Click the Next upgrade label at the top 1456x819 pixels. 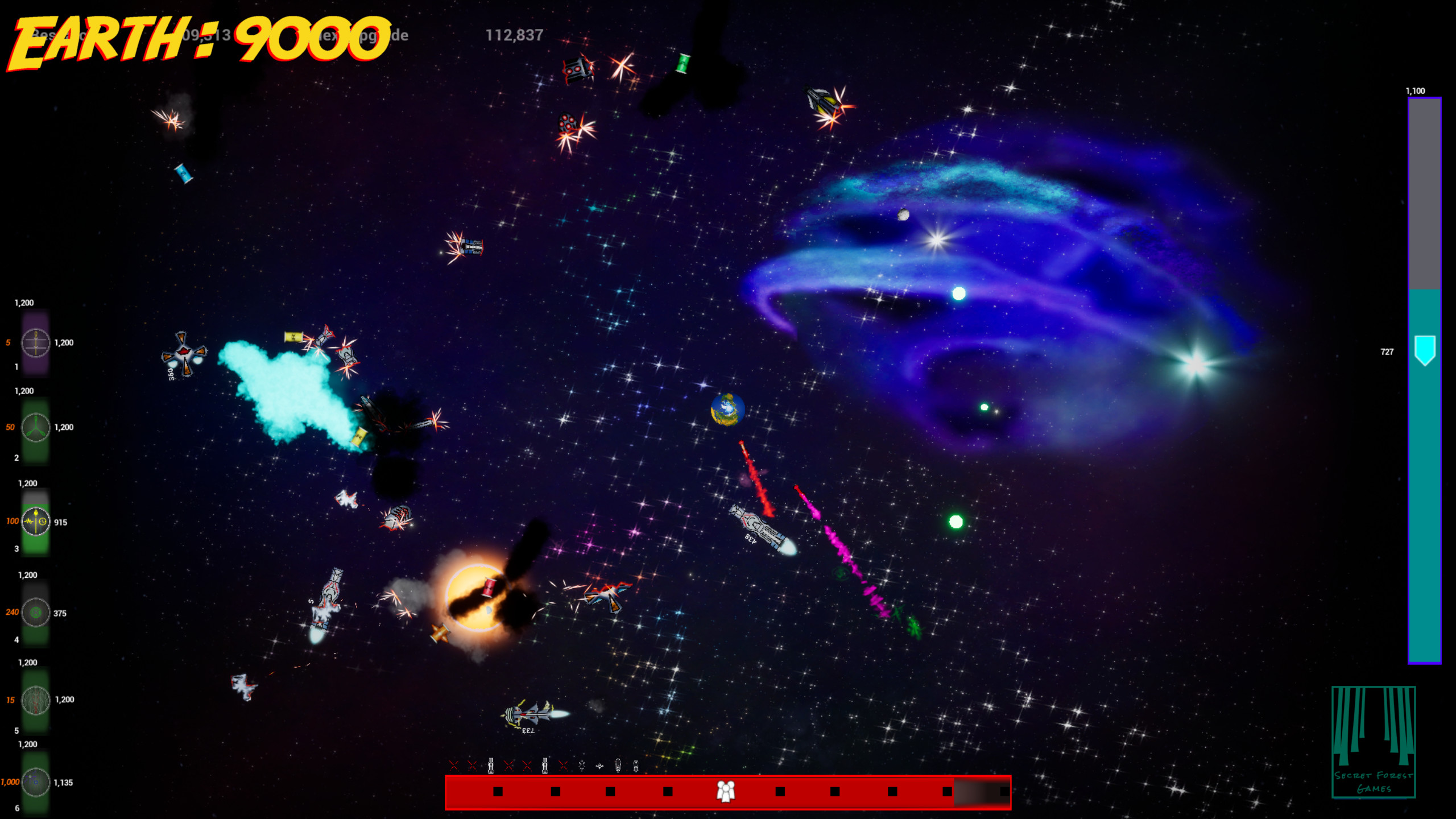364,35
